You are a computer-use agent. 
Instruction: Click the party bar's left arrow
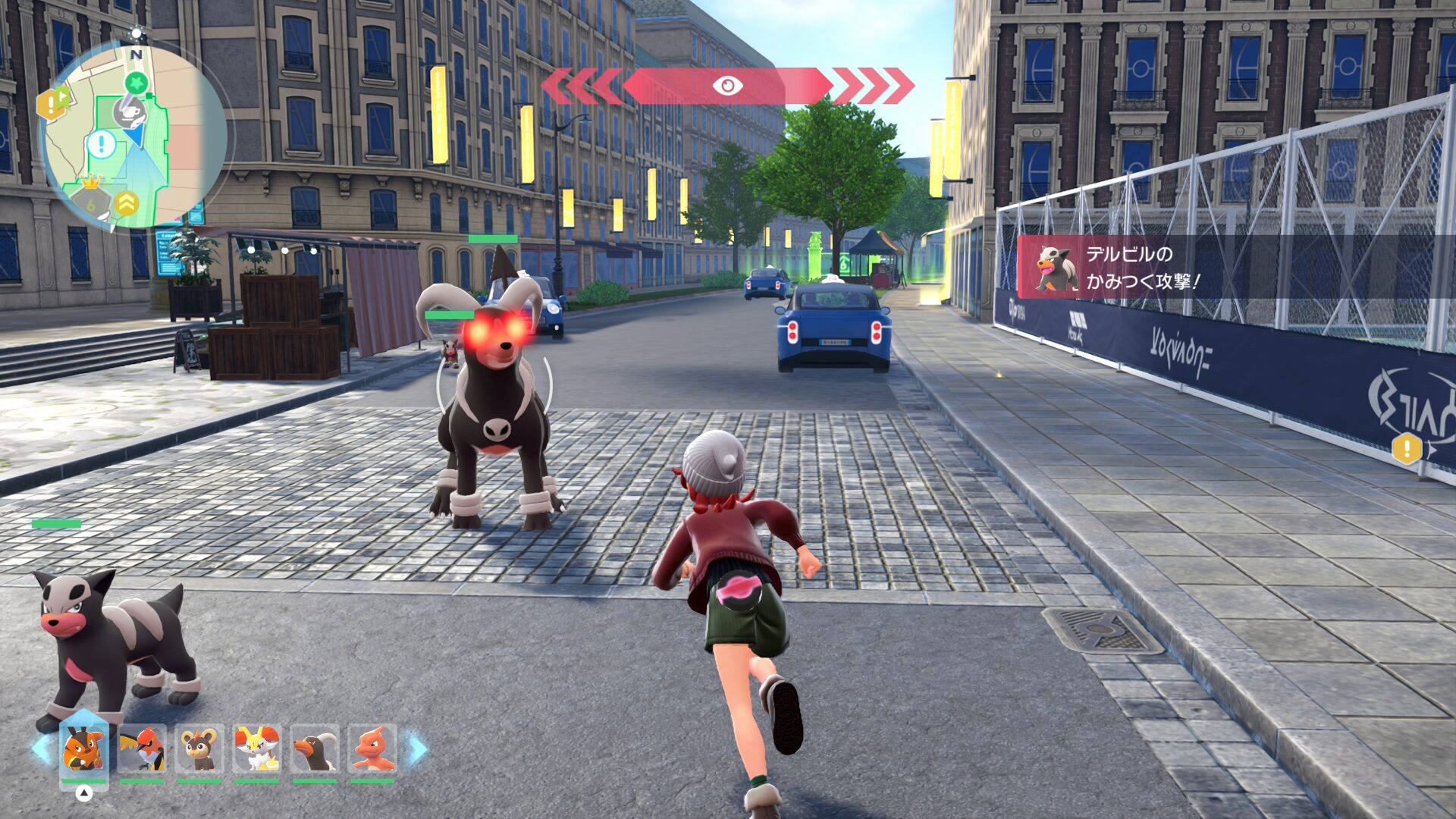41,748
